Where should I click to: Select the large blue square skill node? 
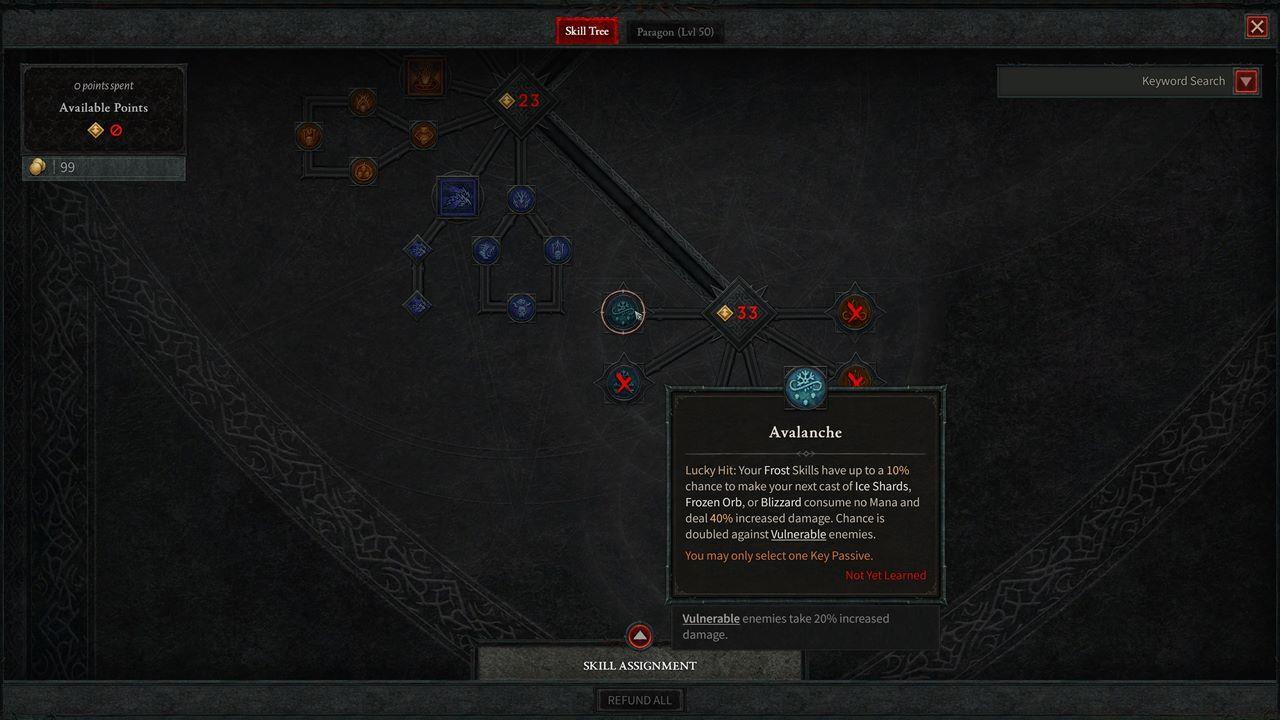pos(459,197)
